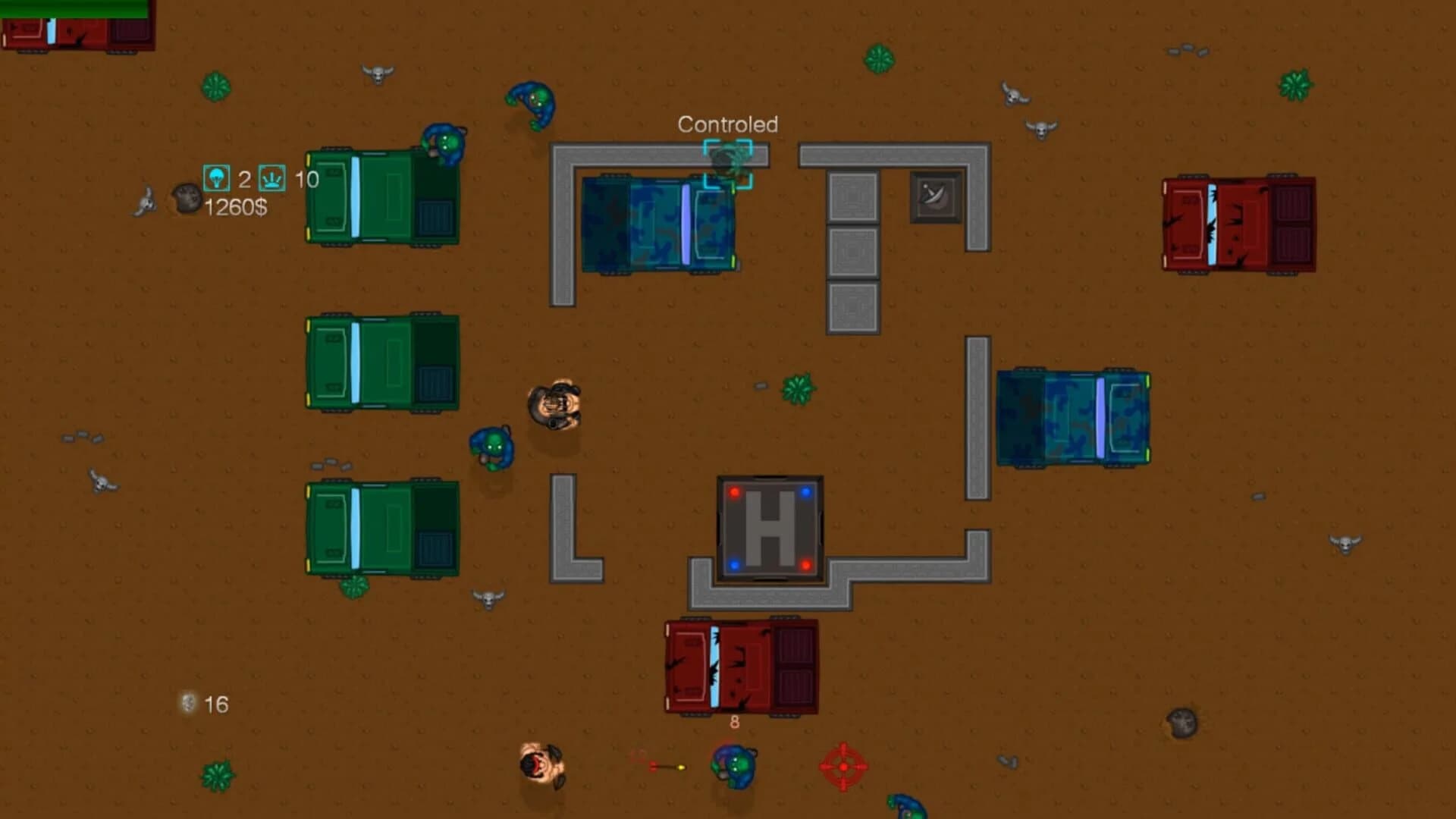Click the top gray crate in the building
Viewport: 1456px width, 819px height.
852,196
